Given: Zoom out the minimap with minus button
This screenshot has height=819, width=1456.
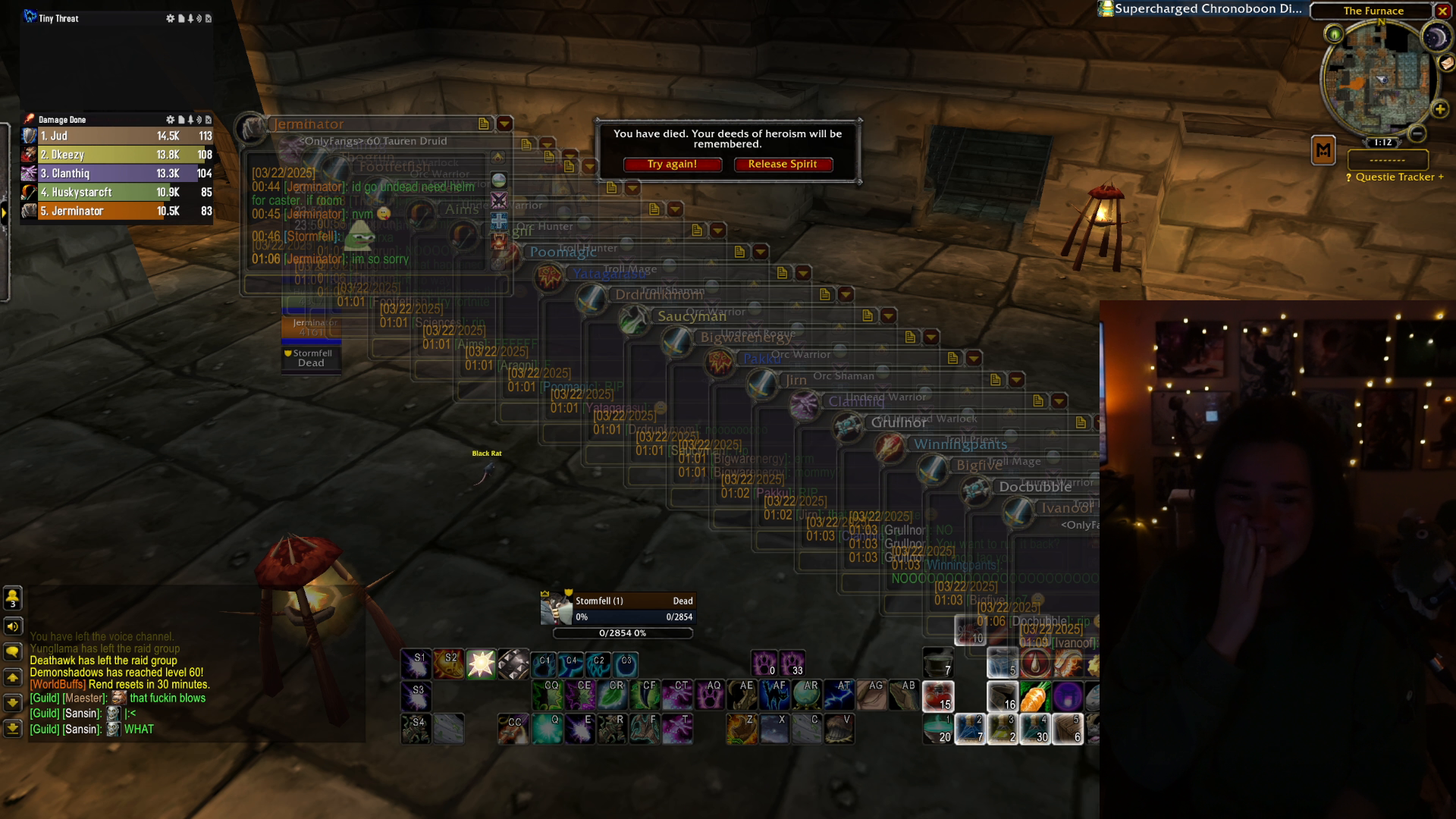Looking at the screenshot, I should point(1417,134).
